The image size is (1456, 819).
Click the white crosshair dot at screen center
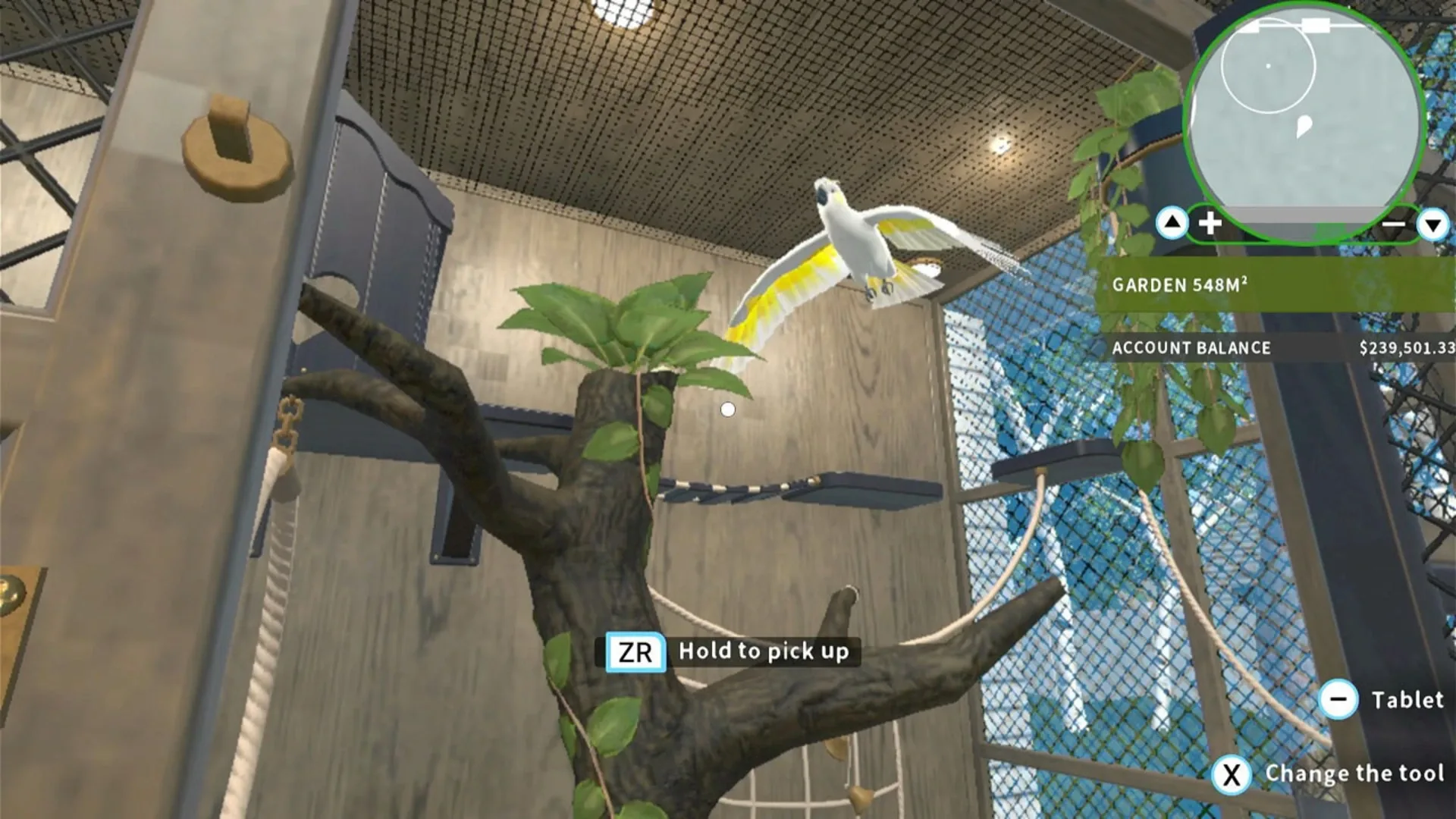coord(728,409)
